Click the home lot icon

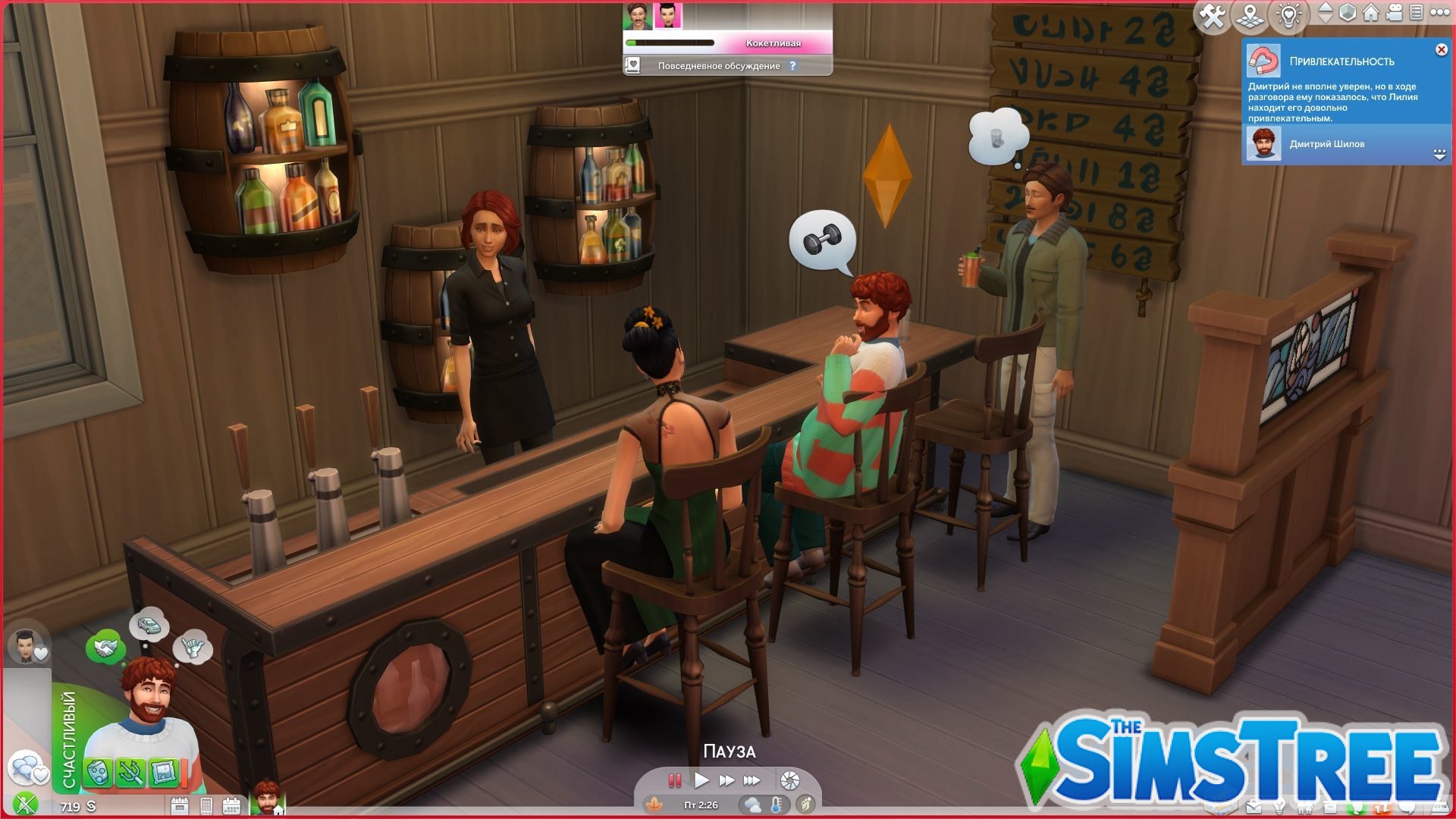[1370, 14]
